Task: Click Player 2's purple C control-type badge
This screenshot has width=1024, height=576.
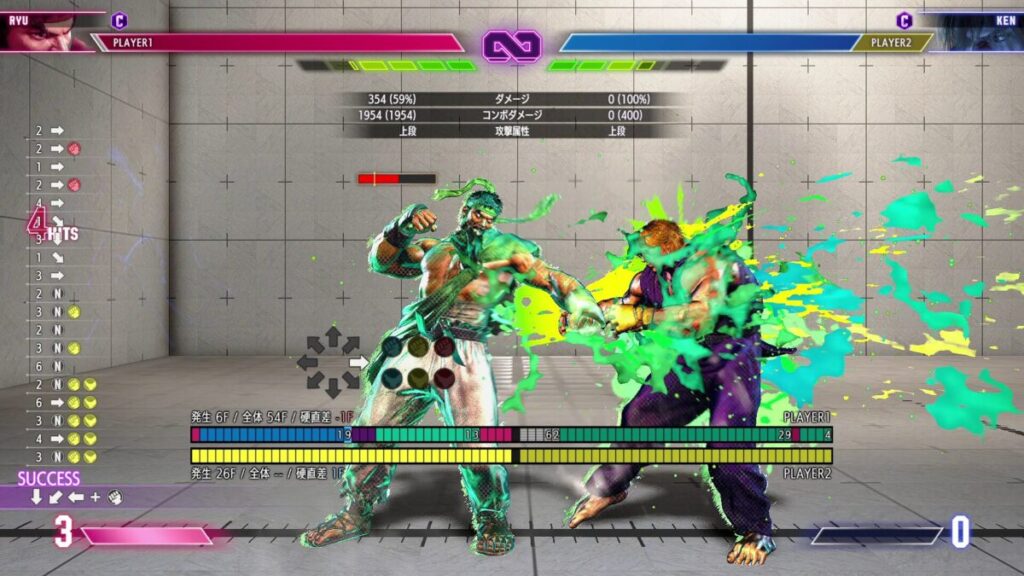Action: pyautogui.click(x=904, y=20)
